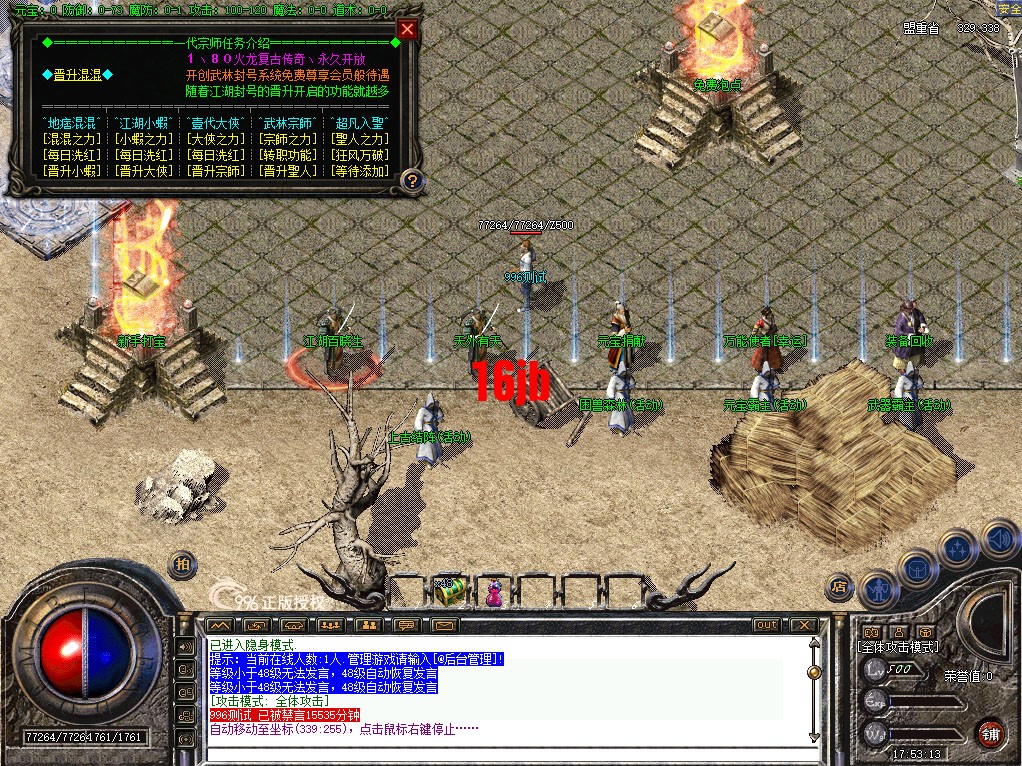The height and width of the screenshot is (766, 1022).
Task: Open the round 店 shop button
Action: pos(839,586)
